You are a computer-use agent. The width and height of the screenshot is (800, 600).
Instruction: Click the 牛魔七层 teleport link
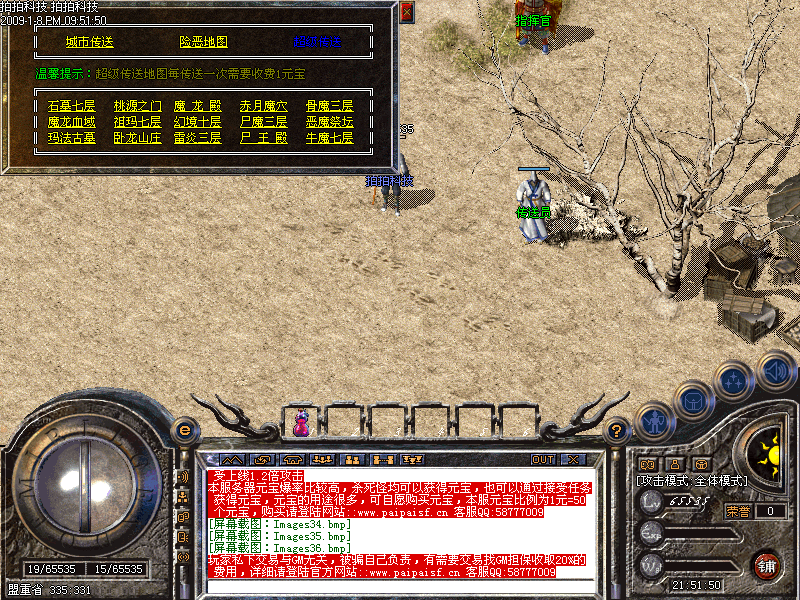[329, 138]
